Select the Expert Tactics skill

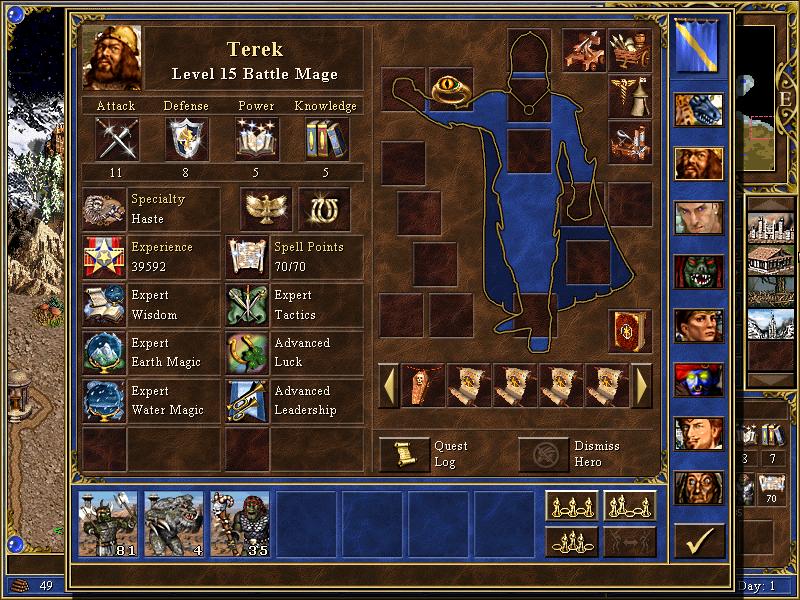coord(246,306)
